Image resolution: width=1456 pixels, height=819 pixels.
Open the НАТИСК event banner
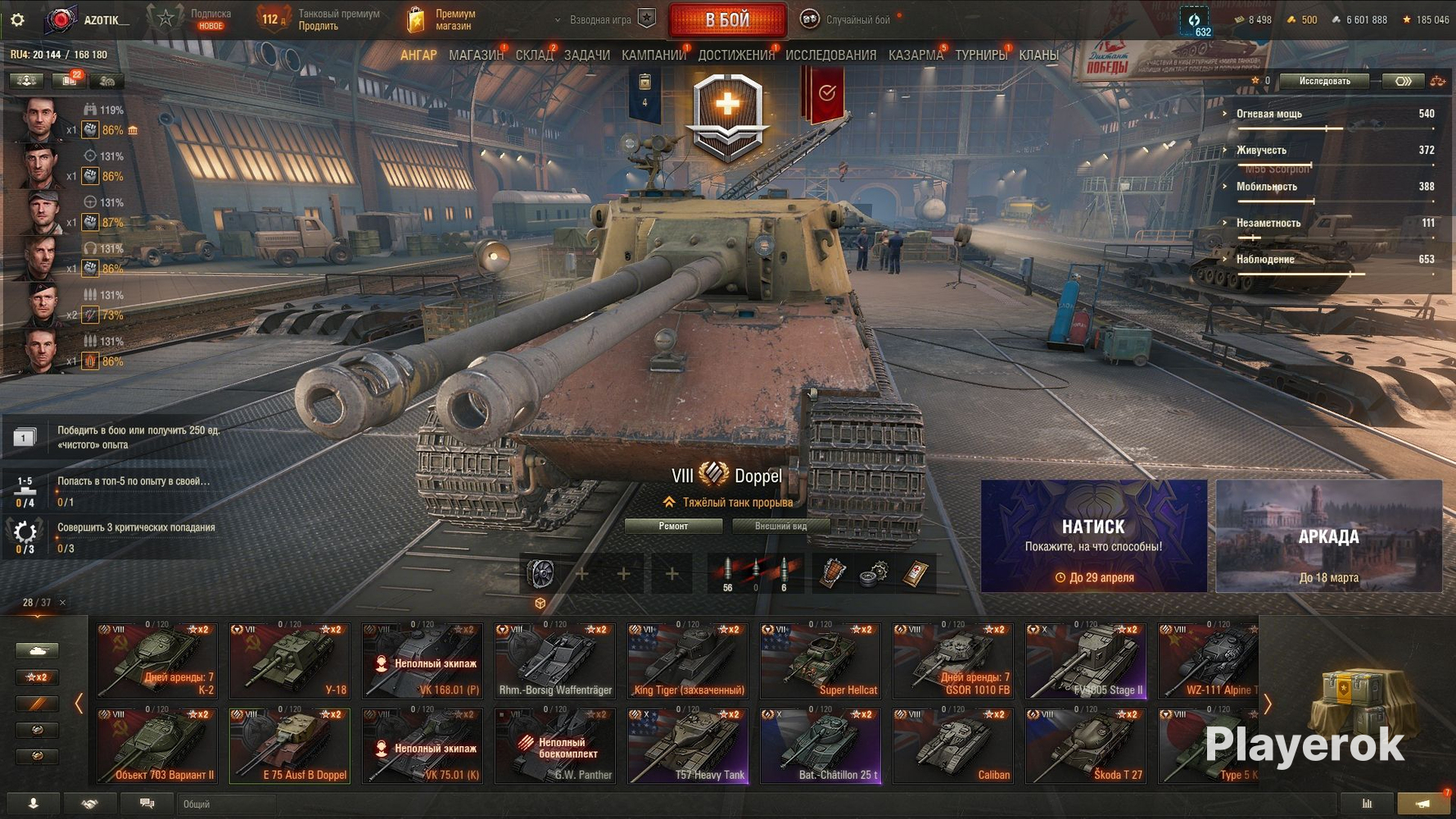[x=1093, y=536]
